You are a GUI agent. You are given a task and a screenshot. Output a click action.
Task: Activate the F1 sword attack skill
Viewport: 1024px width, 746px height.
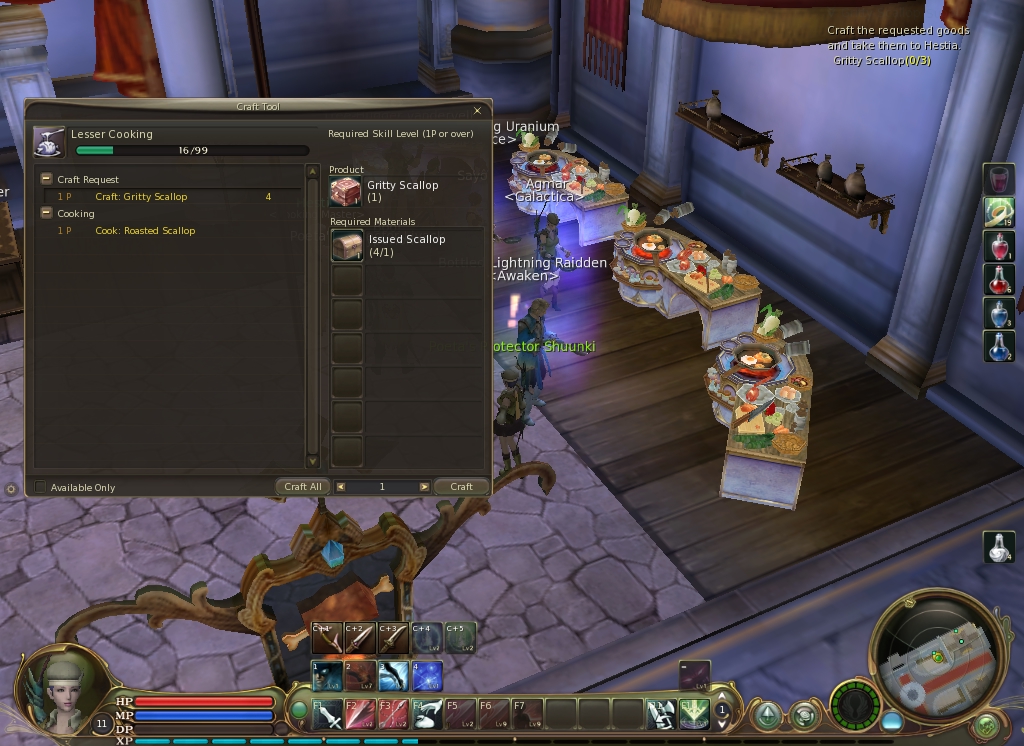click(326, 714)
